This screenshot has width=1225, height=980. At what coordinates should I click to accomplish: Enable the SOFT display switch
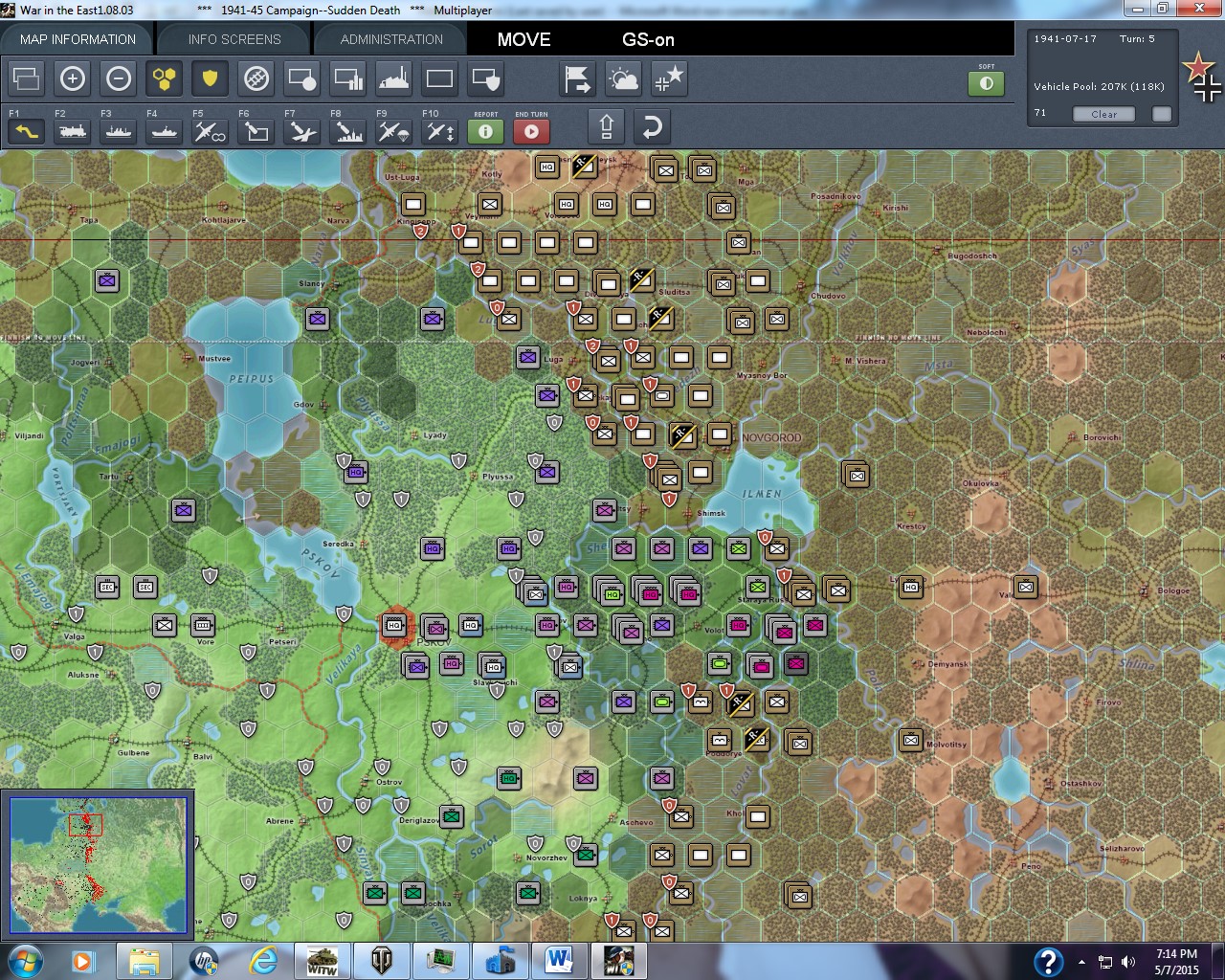(x=987, y=84)
